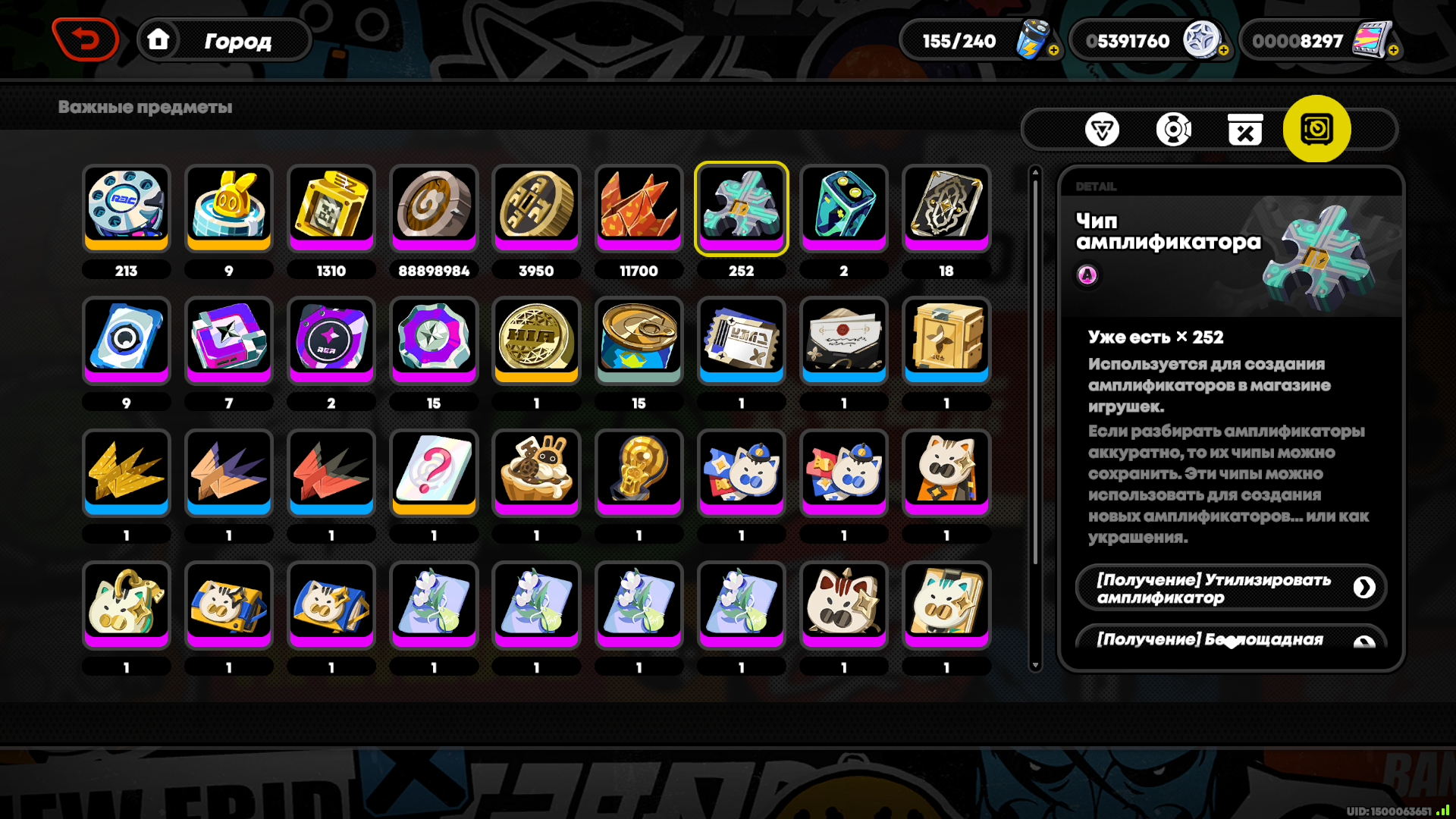
Task: Select the golden wooden crate item
Action: [x=946, y=339]
